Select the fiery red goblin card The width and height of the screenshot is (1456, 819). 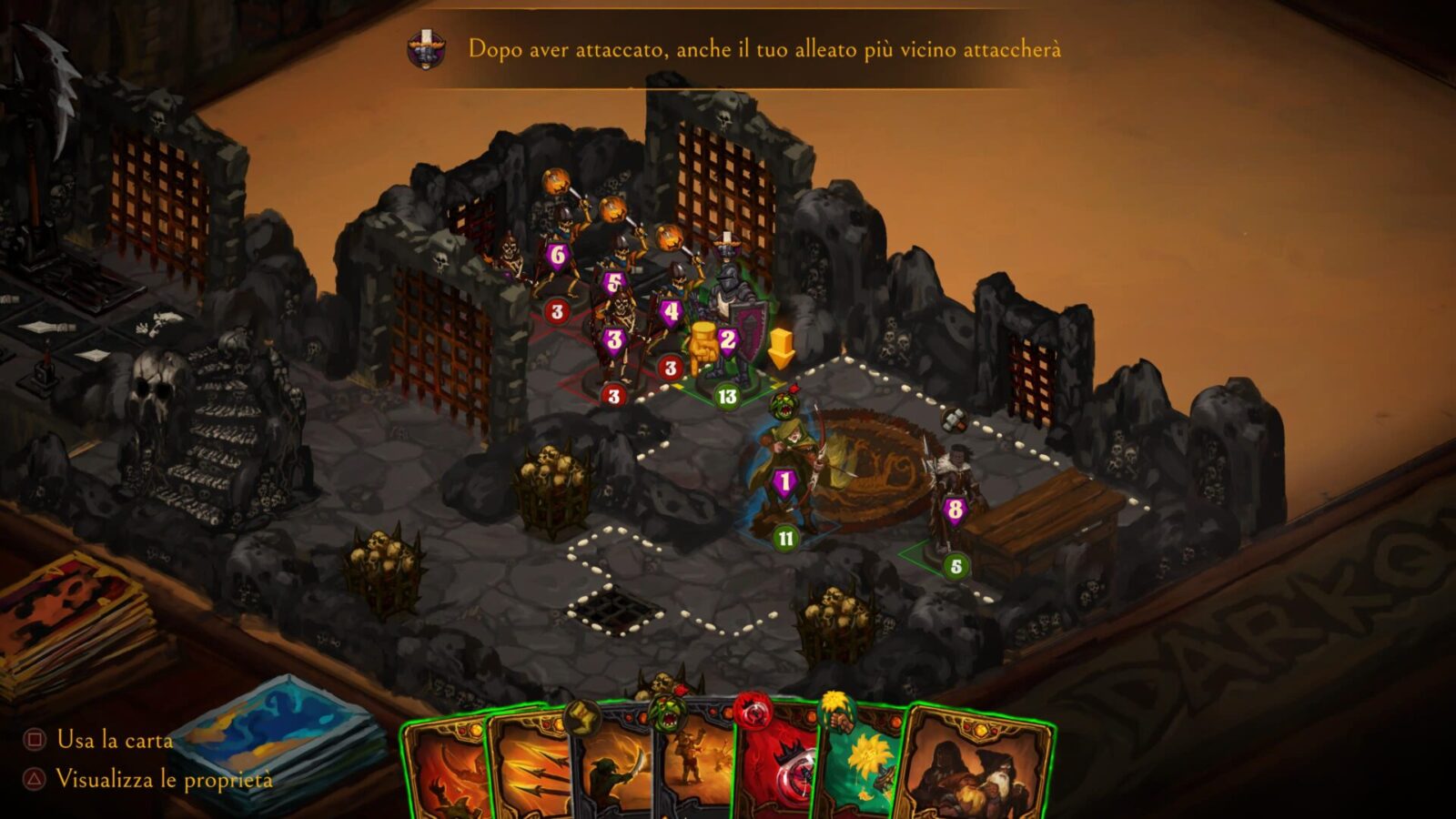446,773
